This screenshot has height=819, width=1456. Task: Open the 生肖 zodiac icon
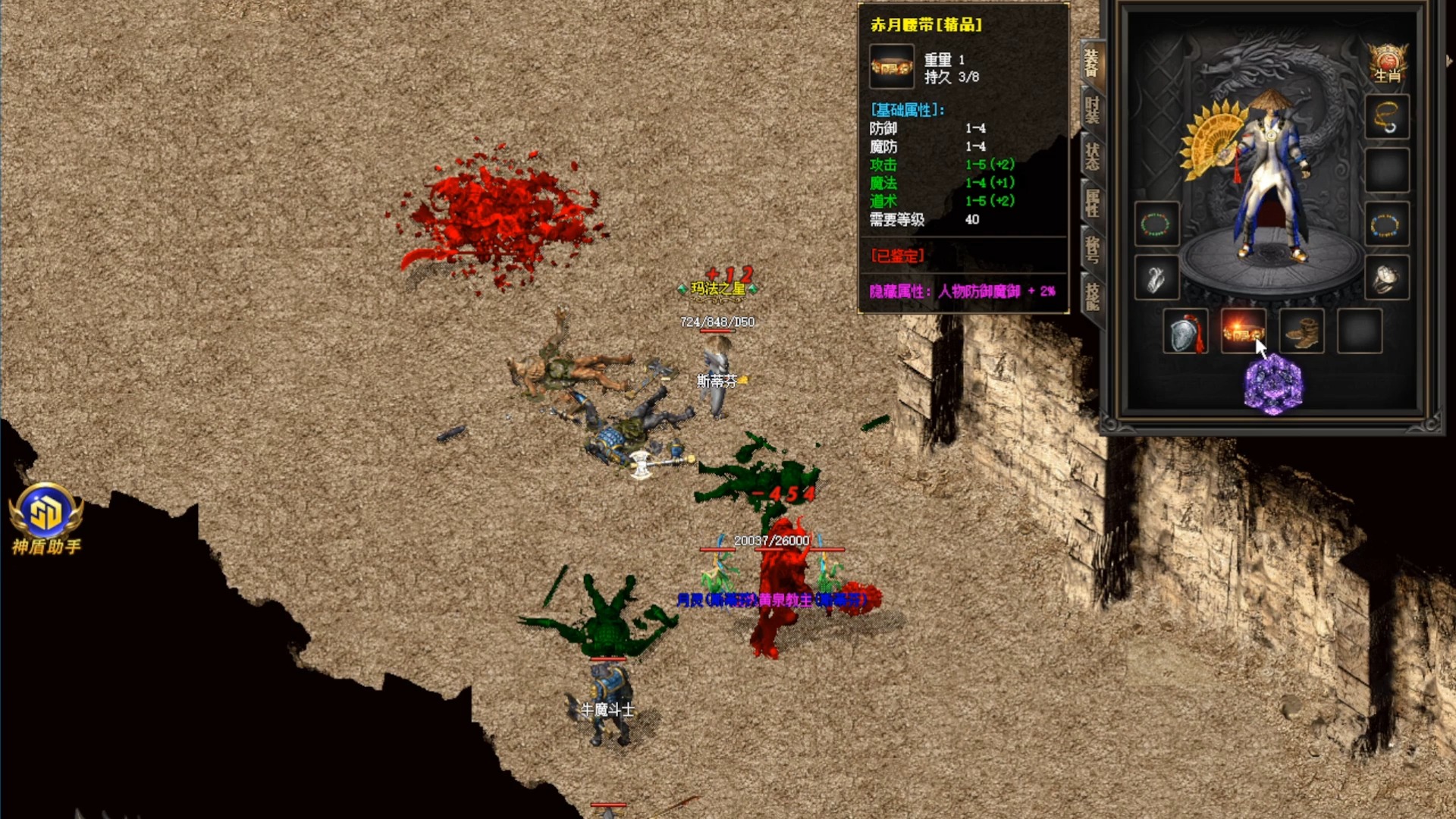1387,64
